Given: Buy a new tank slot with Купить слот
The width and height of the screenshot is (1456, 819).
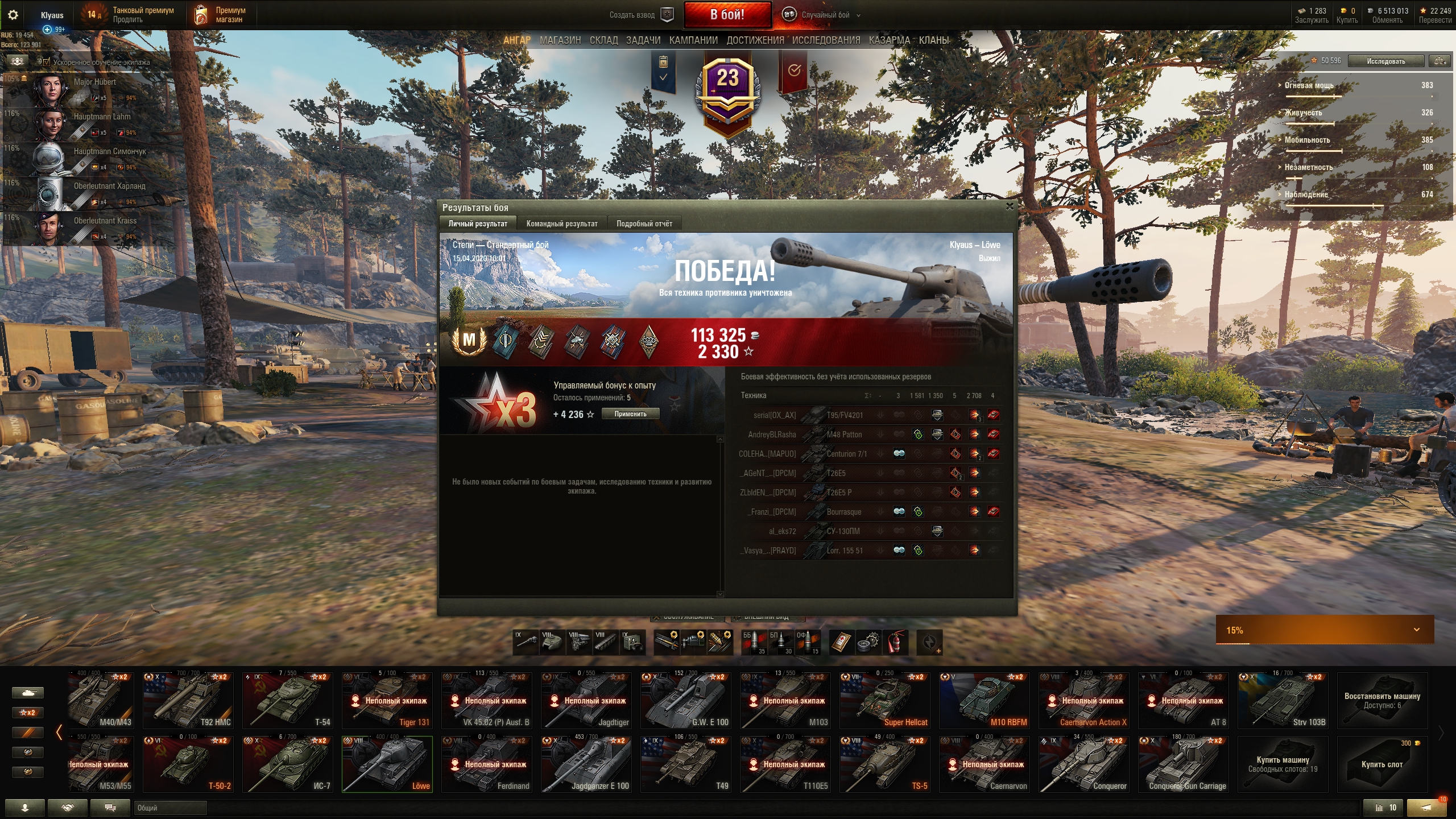Looking at the screenshot, I should click(x=1381, y=764).
